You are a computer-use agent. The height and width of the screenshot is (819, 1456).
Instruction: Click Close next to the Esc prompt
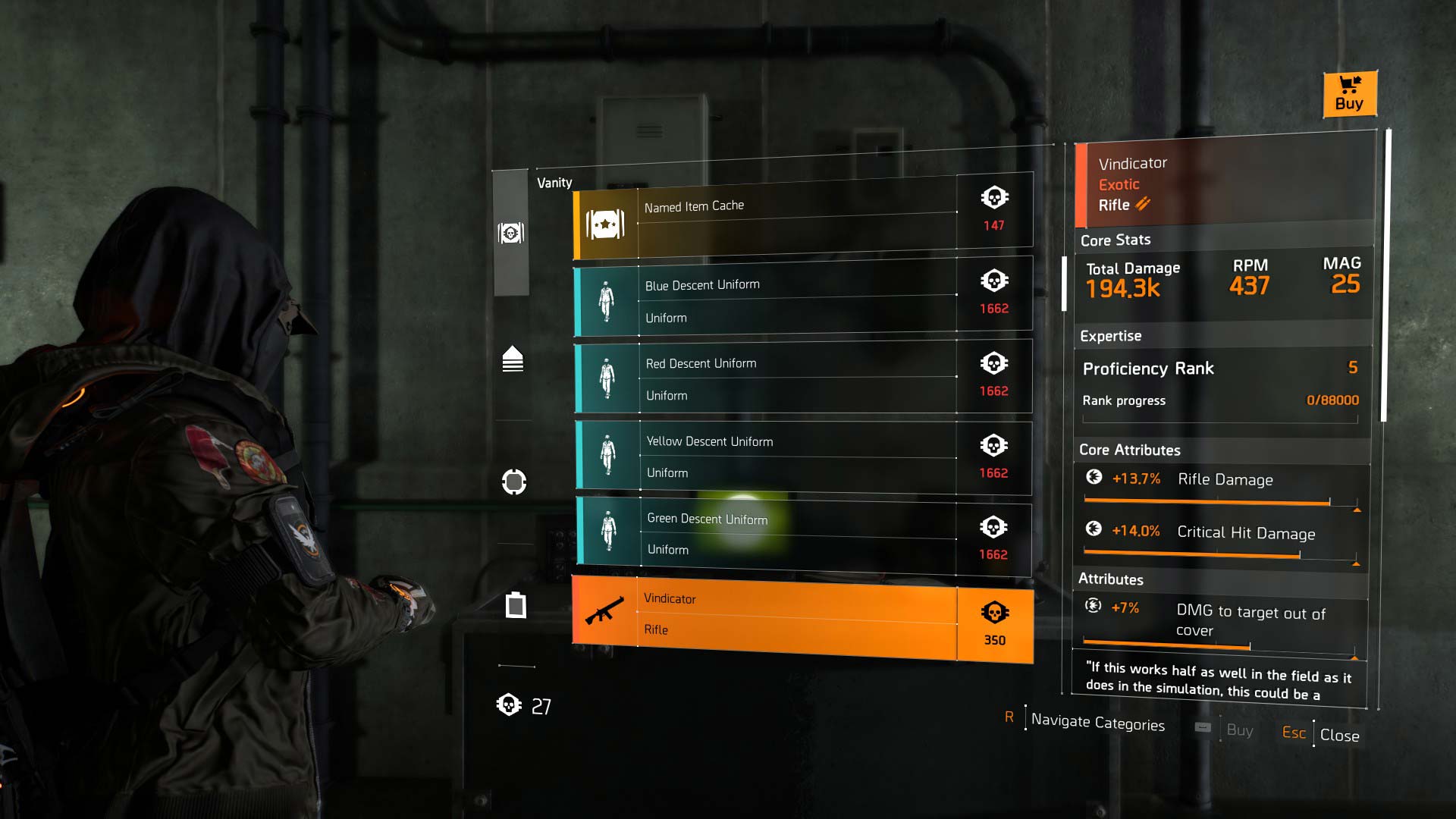click(1339, 734)
